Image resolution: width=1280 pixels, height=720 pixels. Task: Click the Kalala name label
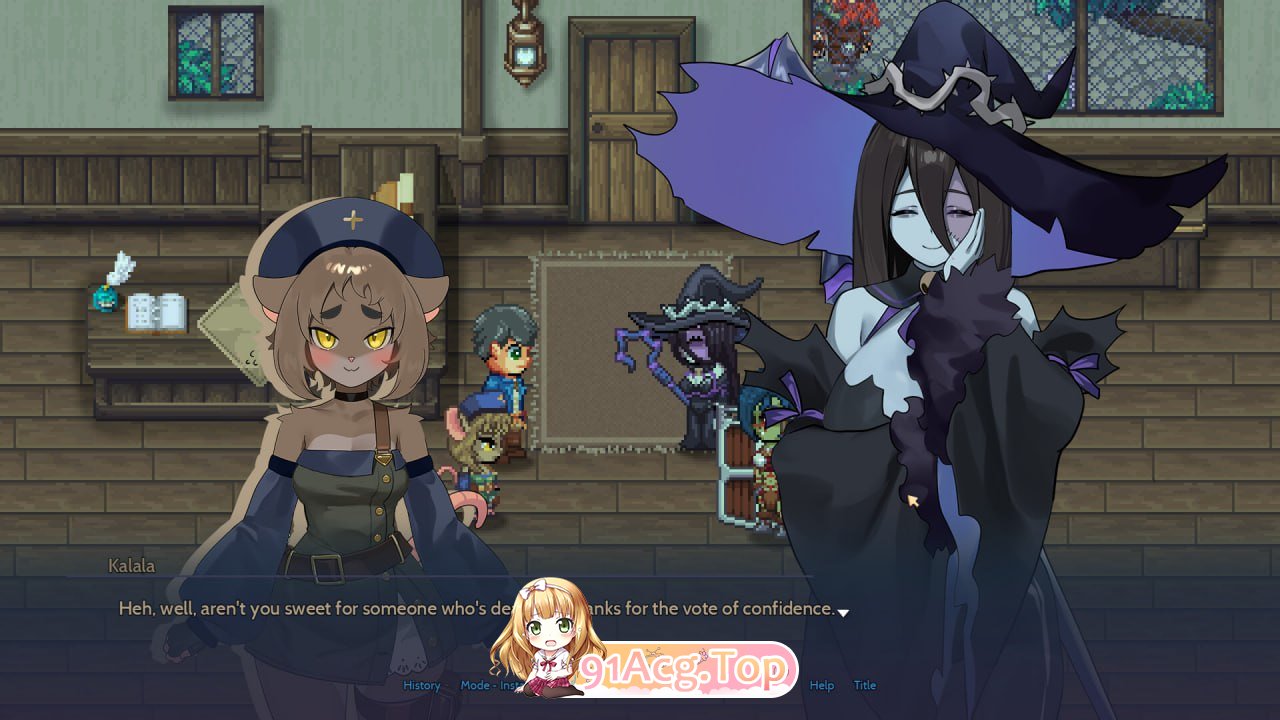[x=132, y=566]
